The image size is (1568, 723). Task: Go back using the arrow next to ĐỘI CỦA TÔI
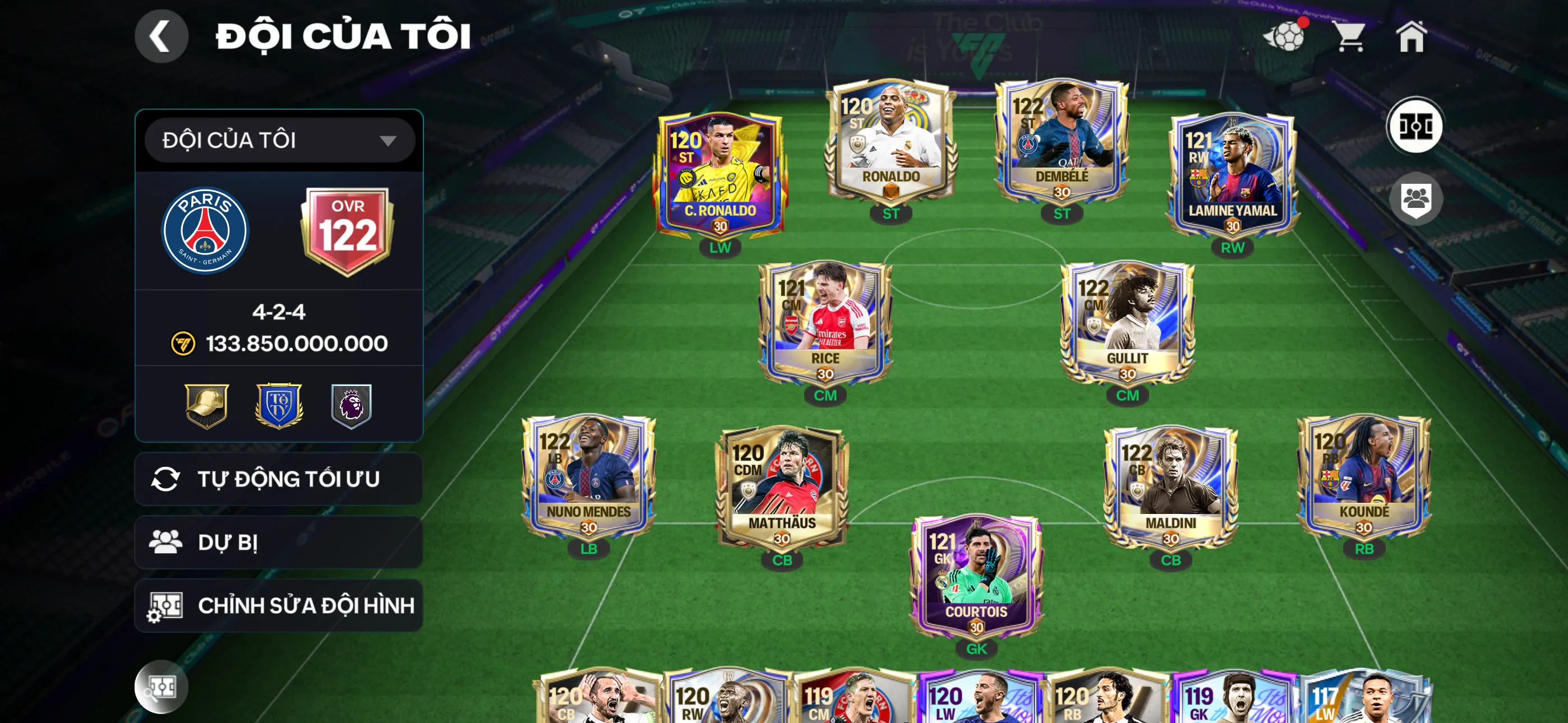162,35
